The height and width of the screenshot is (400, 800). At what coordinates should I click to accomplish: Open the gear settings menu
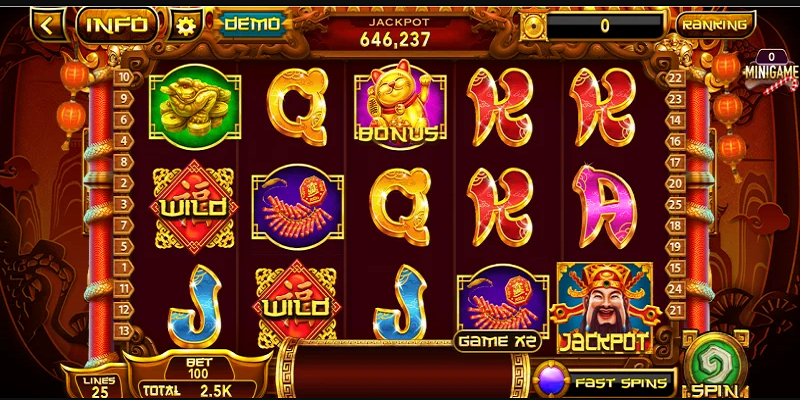pos(184,25)
